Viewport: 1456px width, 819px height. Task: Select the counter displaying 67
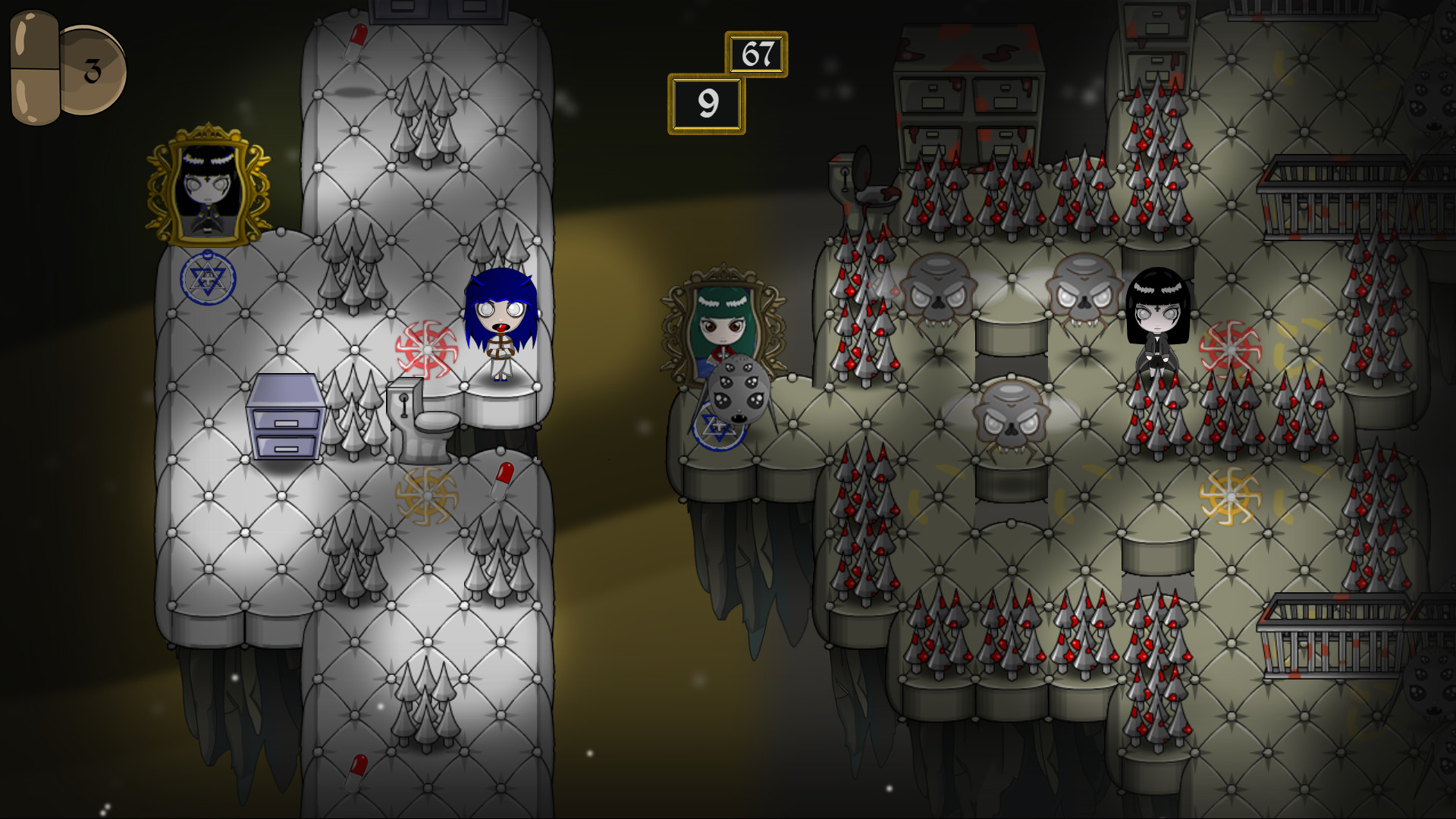756,55
